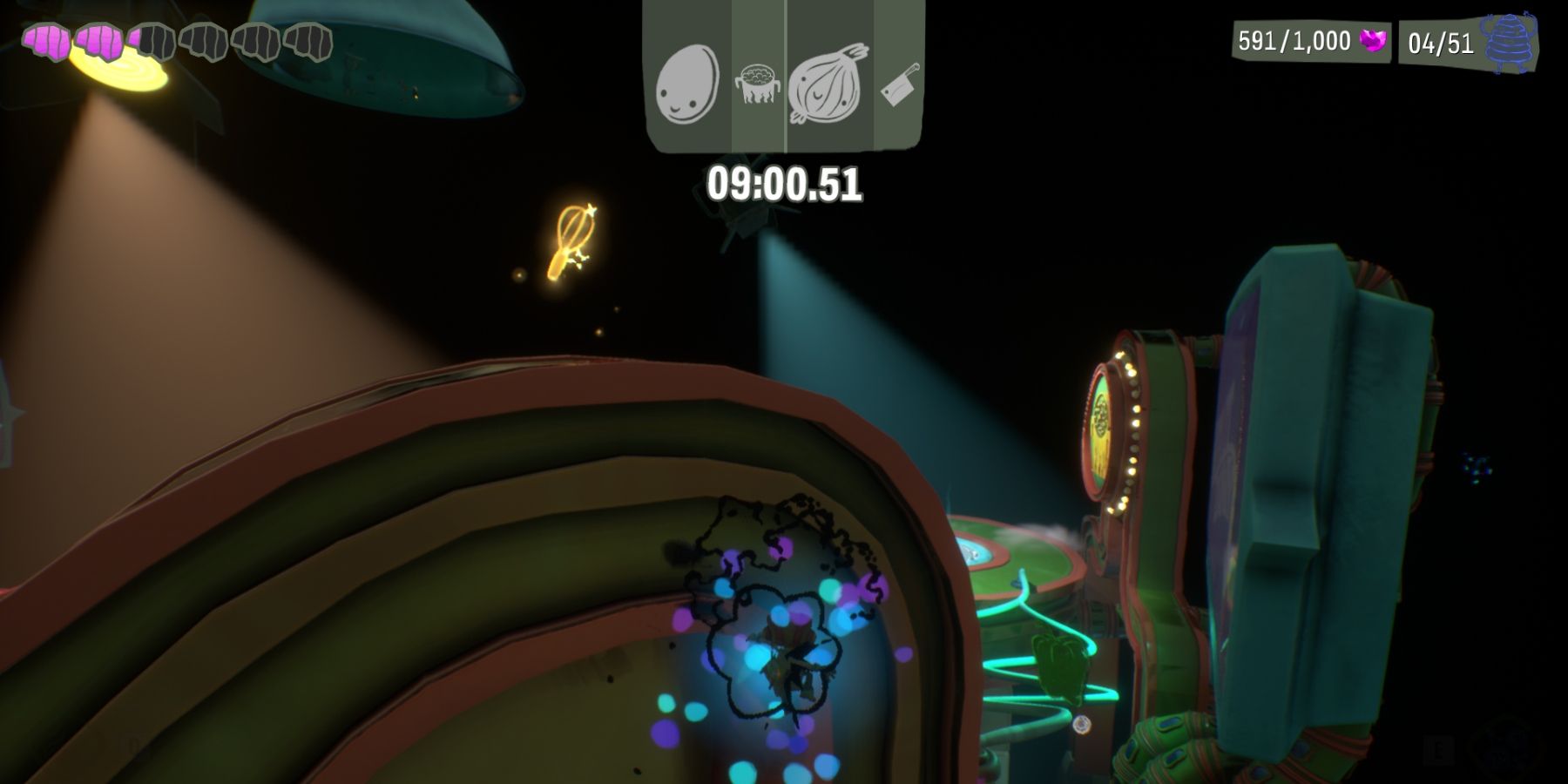Expand the ingredient objectives panel
This screenshot has height=784, width=1568.
point(782,74)
